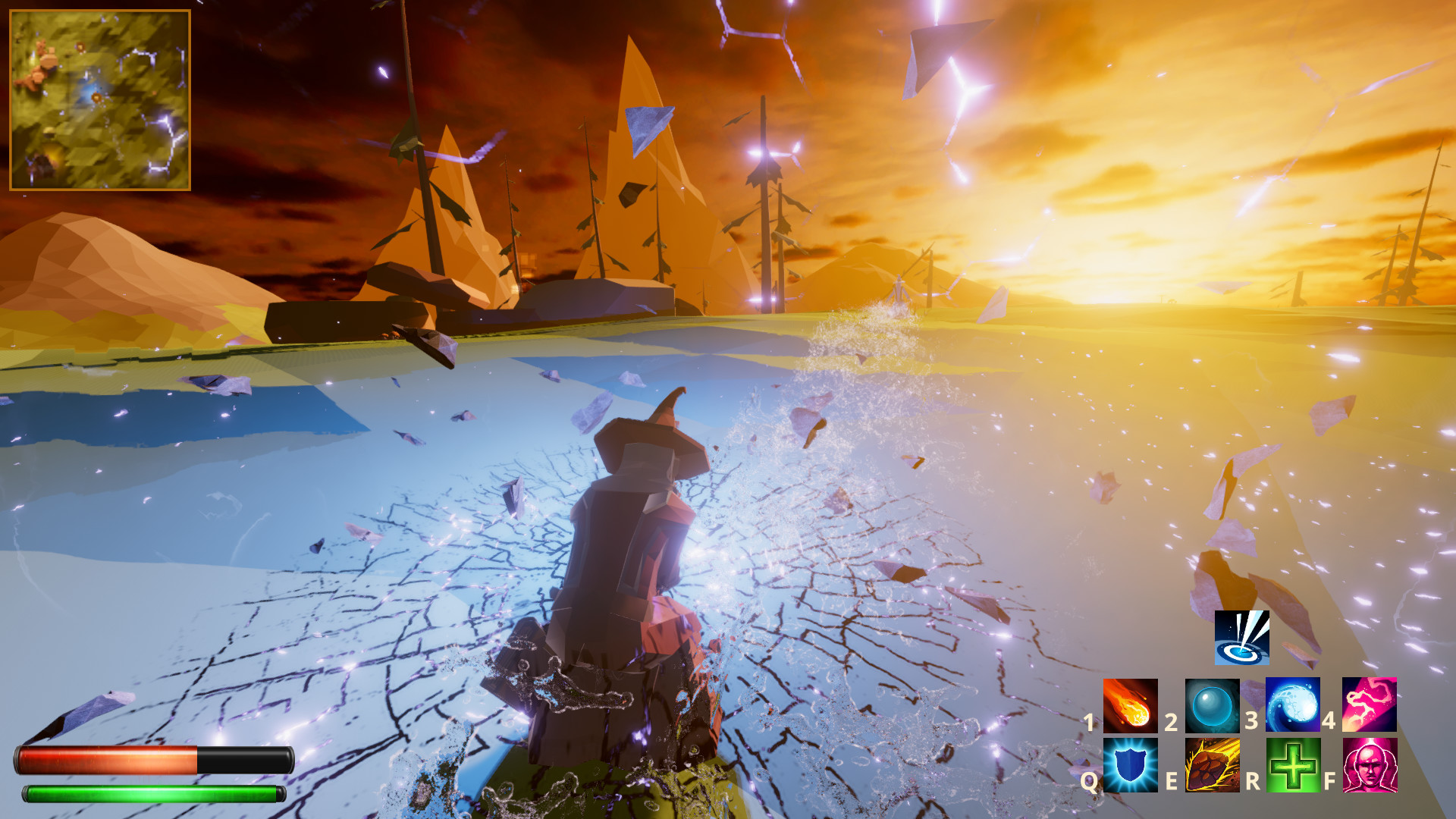The image size is (1456, 819).
Task: Cast the green cross heal spell
Action: coord(1293,765)
